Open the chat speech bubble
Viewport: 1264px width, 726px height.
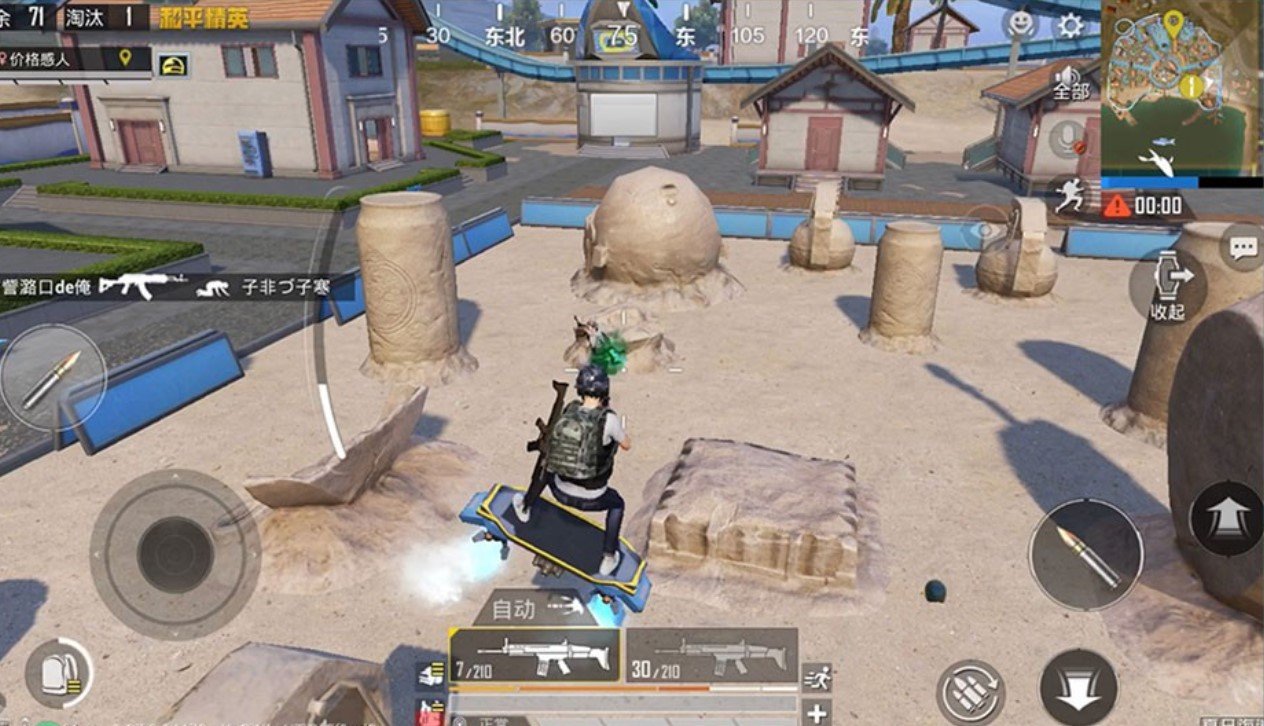[x=1243, y=248]
